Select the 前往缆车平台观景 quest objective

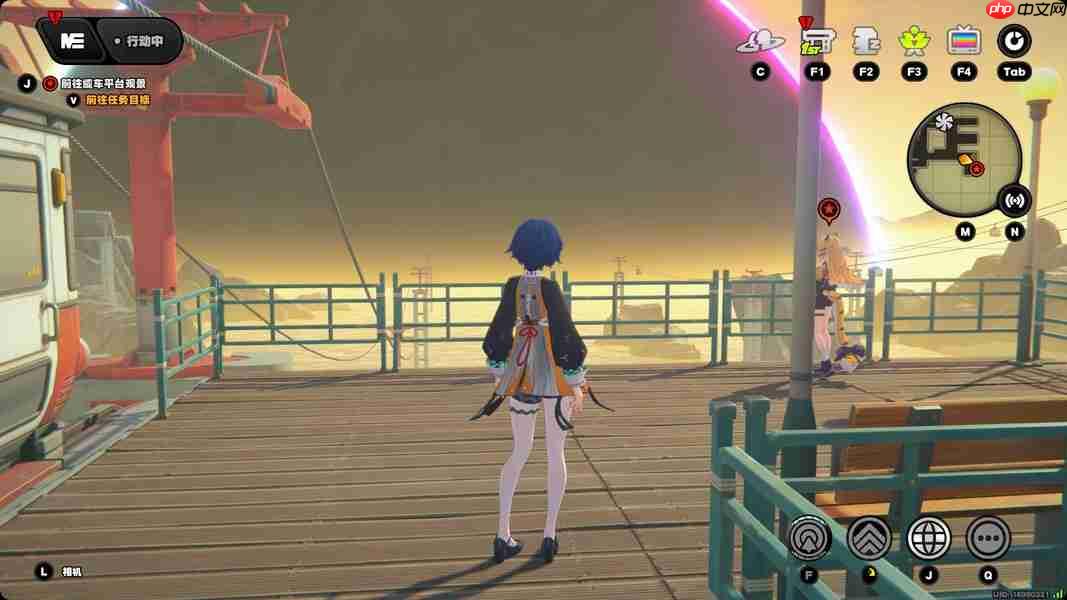point(102,83)
